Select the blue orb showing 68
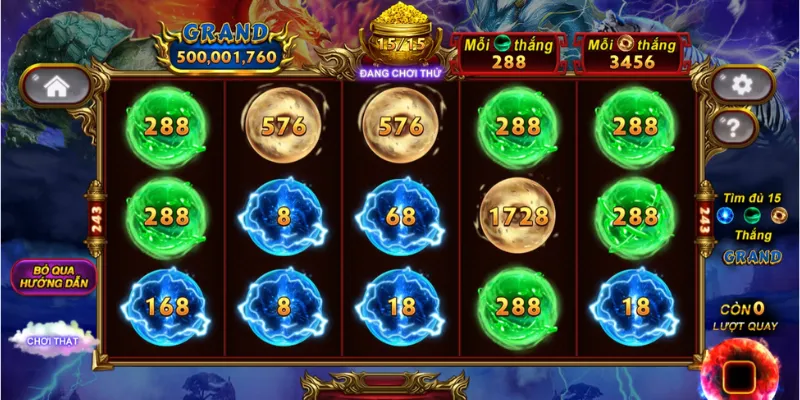 click(401, 216)
